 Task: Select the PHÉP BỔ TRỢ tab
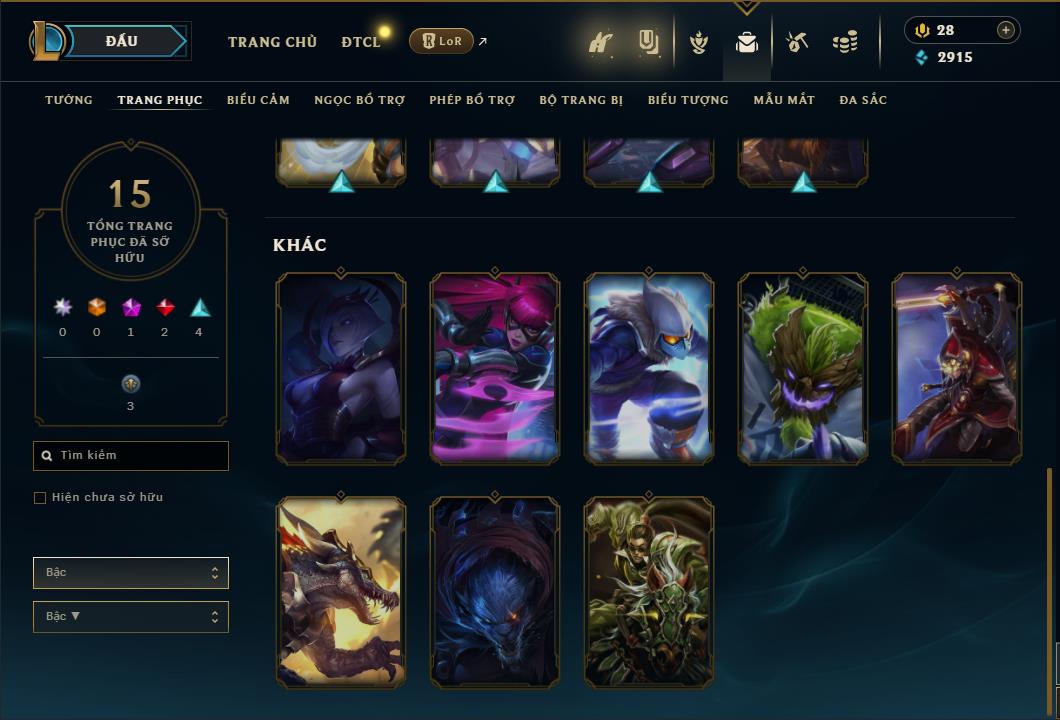point(472,100)
